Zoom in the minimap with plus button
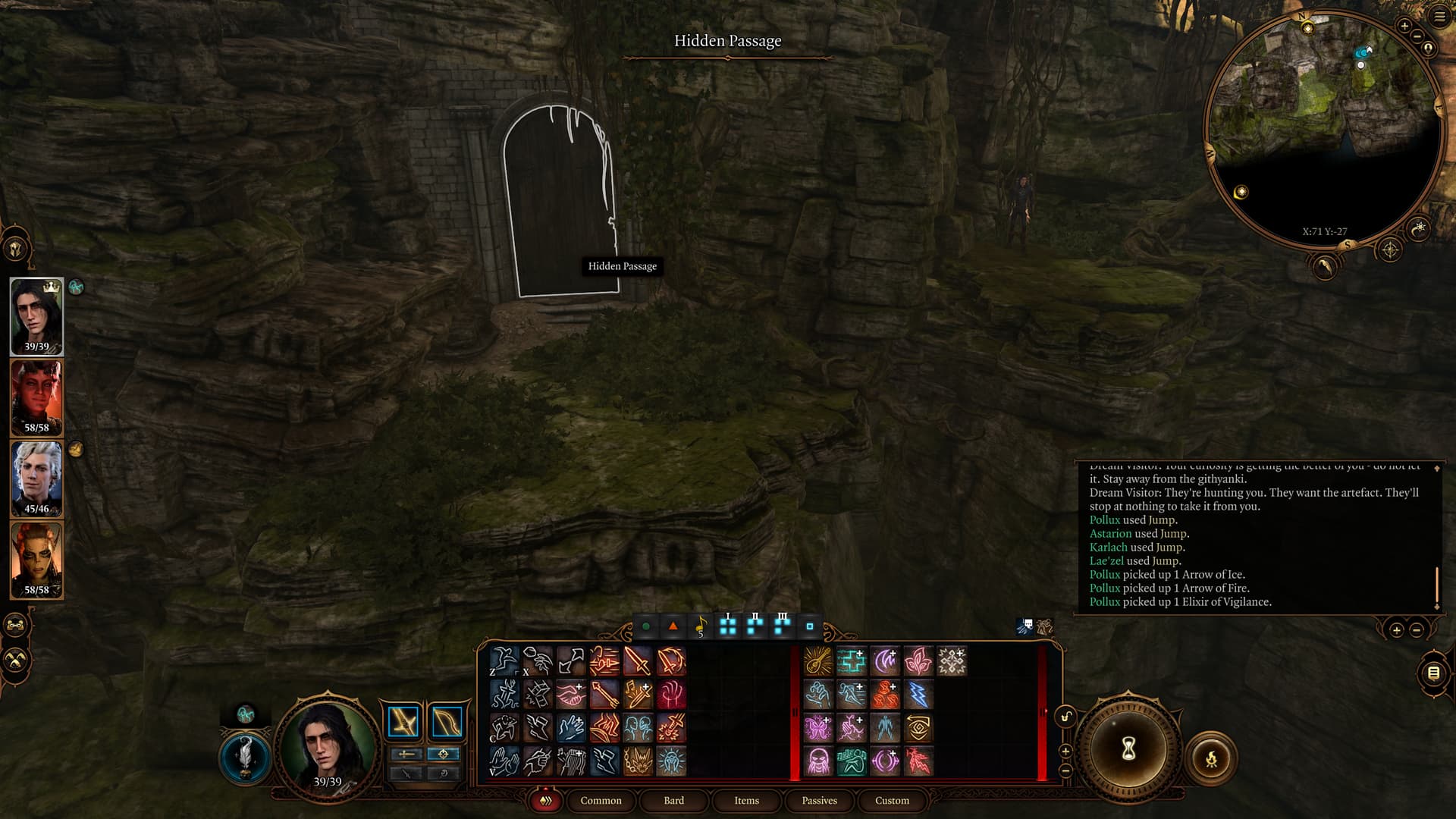 (x=1404, y=26)
